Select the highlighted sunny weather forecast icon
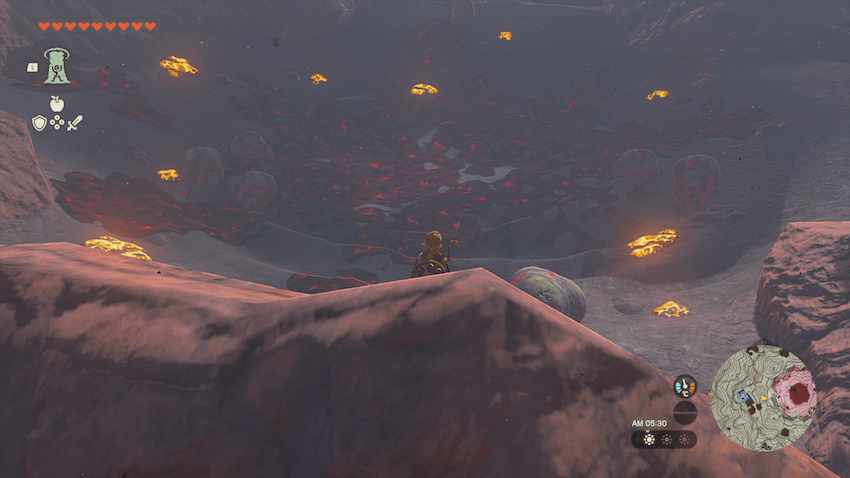This screenshot has height=478, width=850. point(649,439)
